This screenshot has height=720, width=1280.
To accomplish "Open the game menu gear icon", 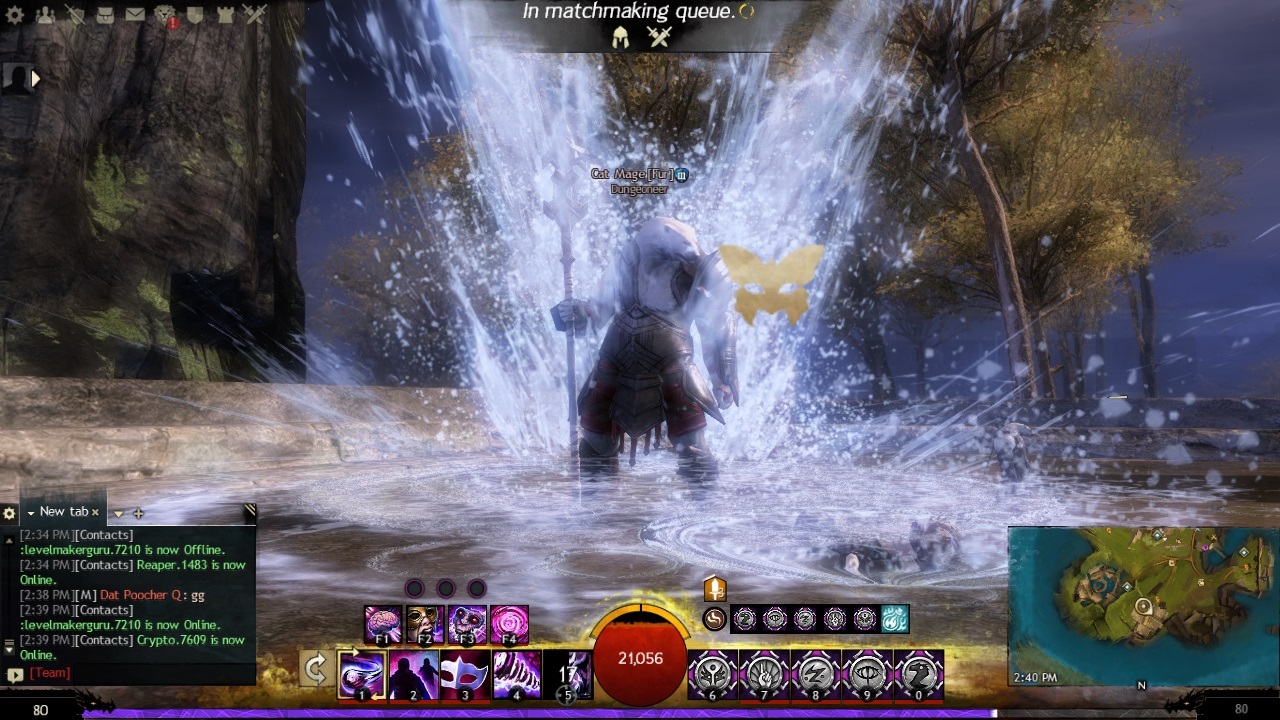I will (x=15, y=15).
